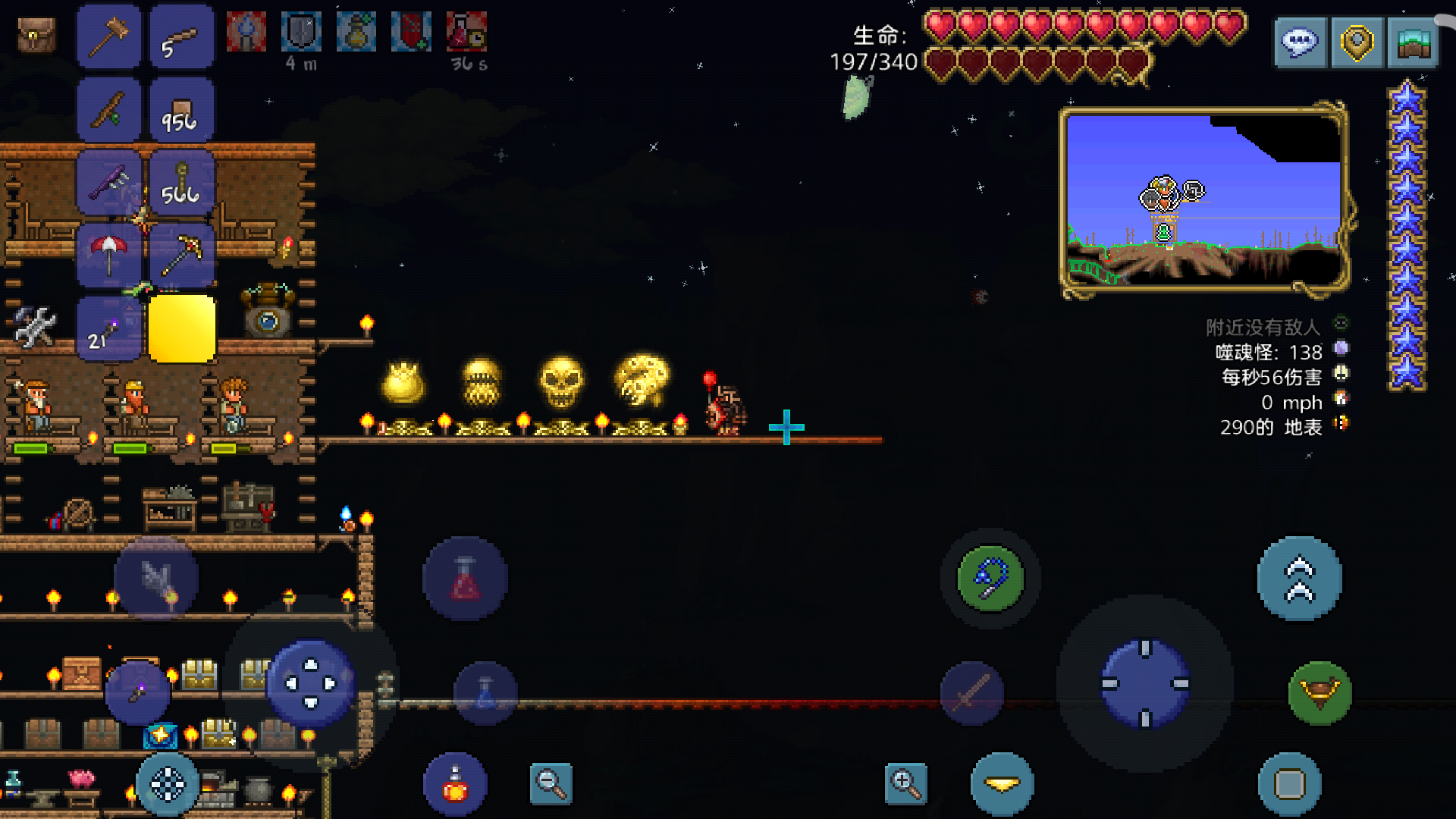Zoom out with the minus magnifier
Screen dimensions: 1456x819
tap(551, 783)
